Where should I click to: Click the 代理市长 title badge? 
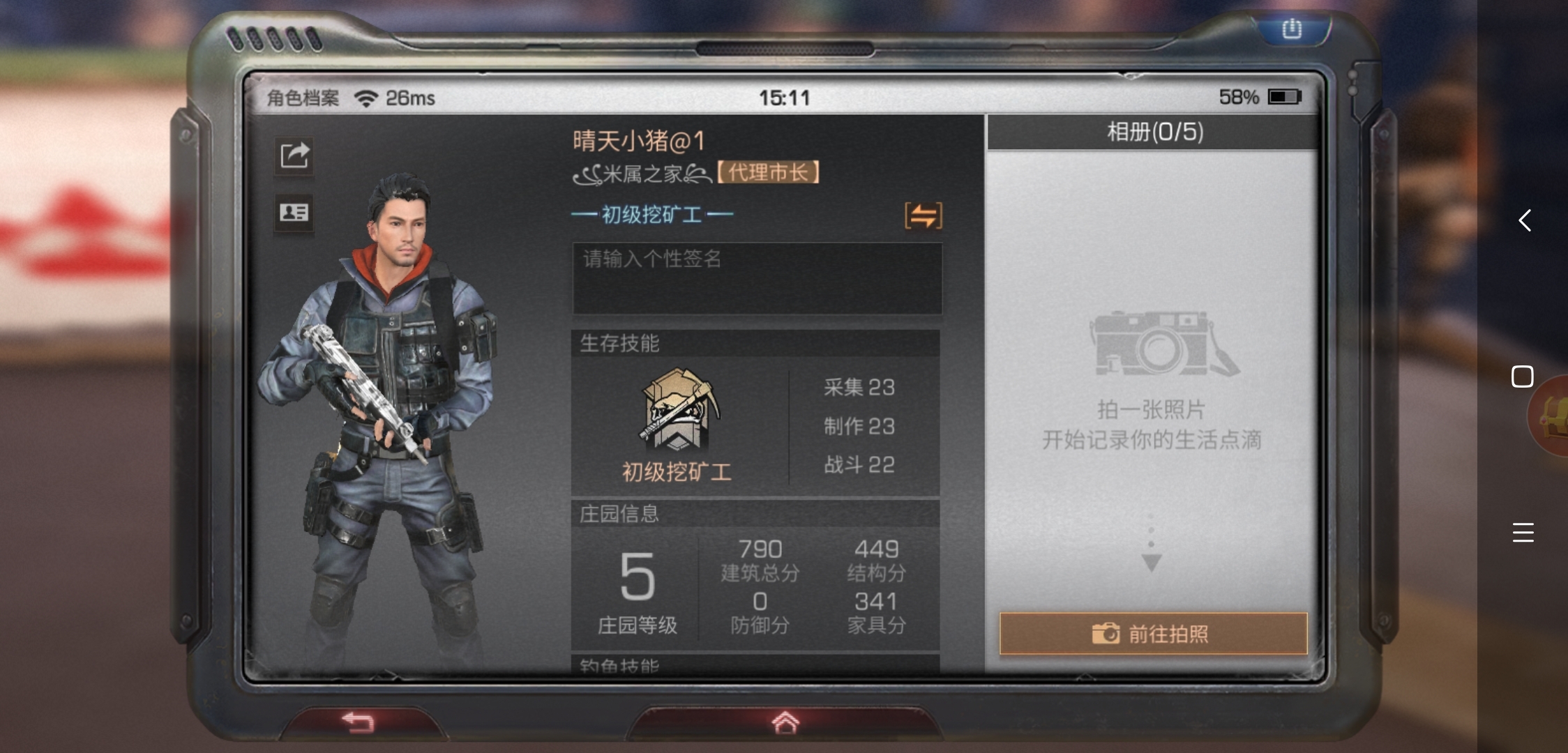tap(767, 172)
